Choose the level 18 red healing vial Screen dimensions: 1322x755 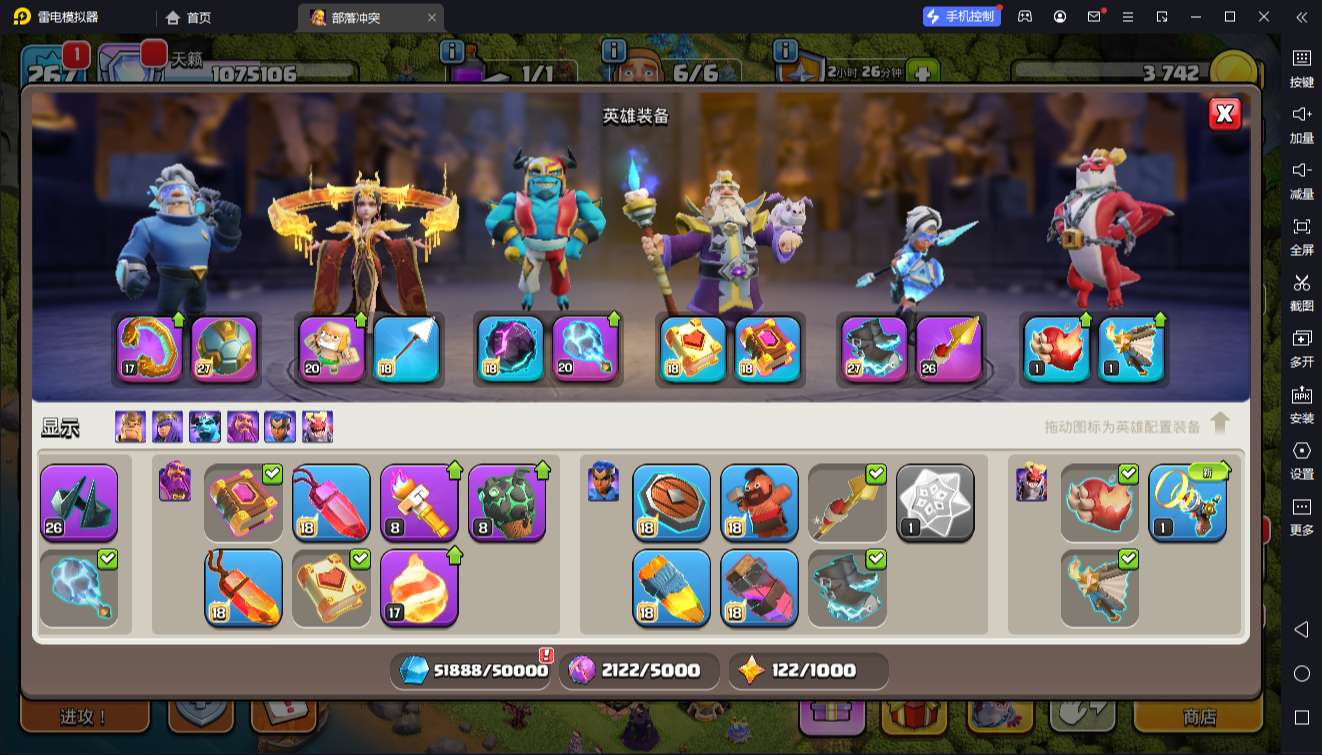point(331,502)
